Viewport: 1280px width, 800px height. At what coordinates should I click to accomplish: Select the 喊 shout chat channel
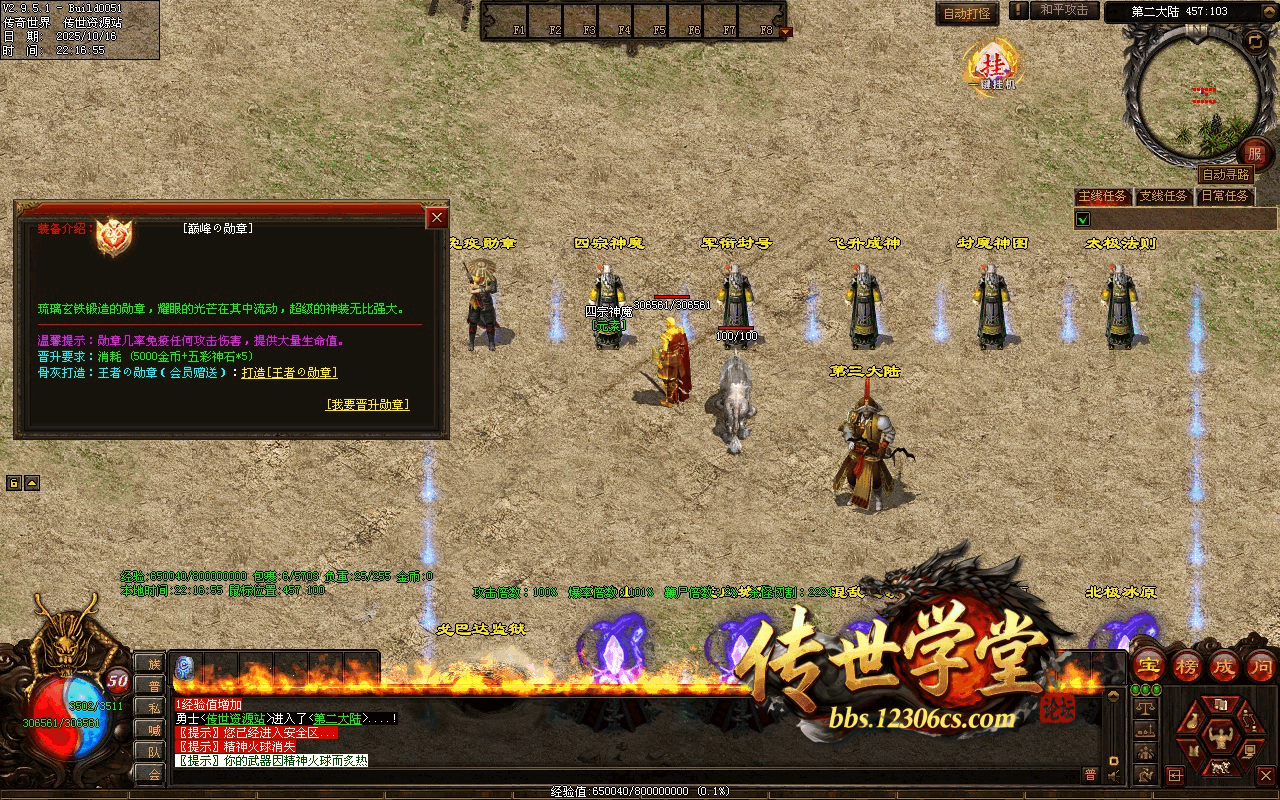pyautogui.click(x=154, y=729)
